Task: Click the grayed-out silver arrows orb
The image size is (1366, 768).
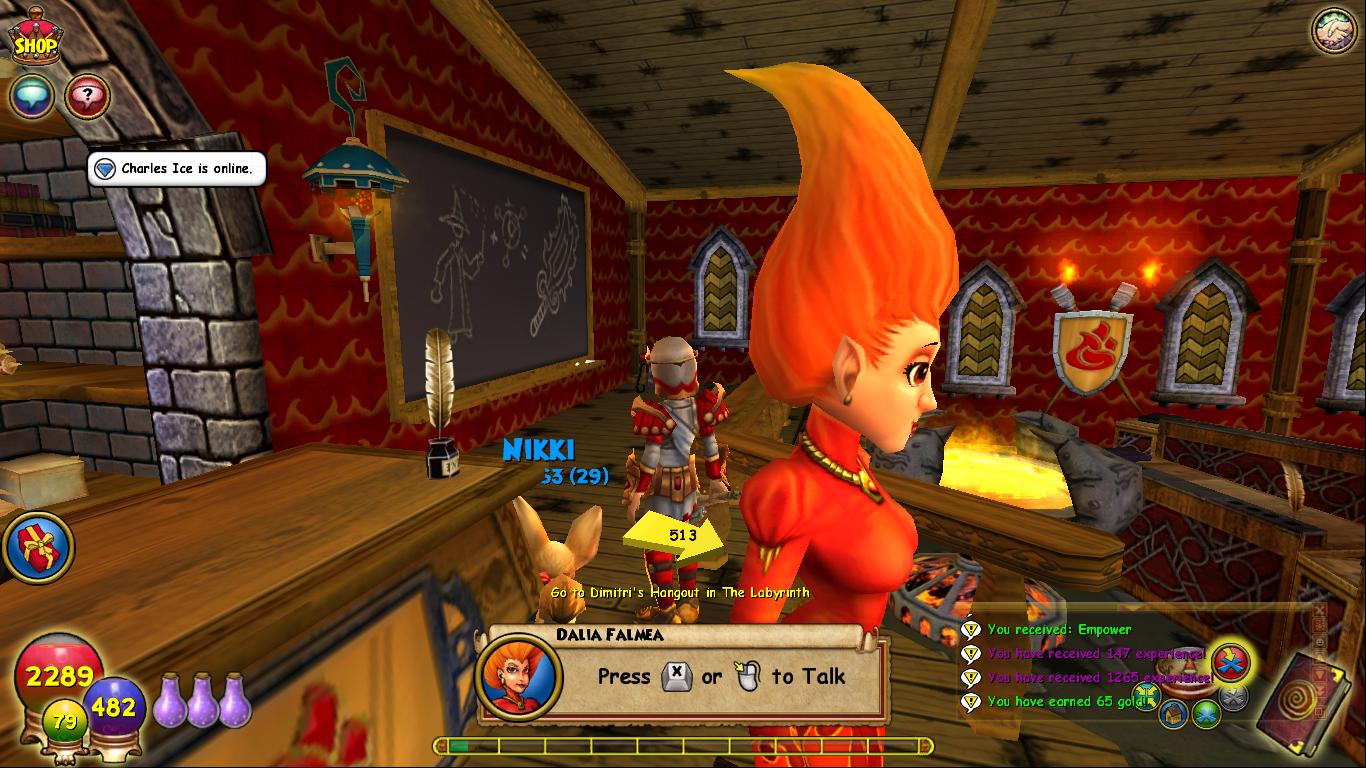Action: (x=1235, y=697)
